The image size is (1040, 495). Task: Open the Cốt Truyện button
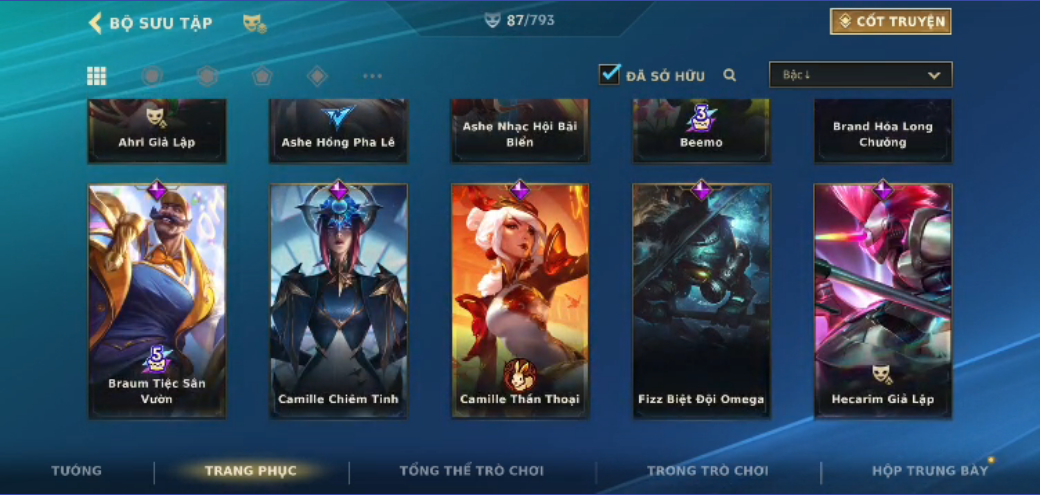(890, 22)
